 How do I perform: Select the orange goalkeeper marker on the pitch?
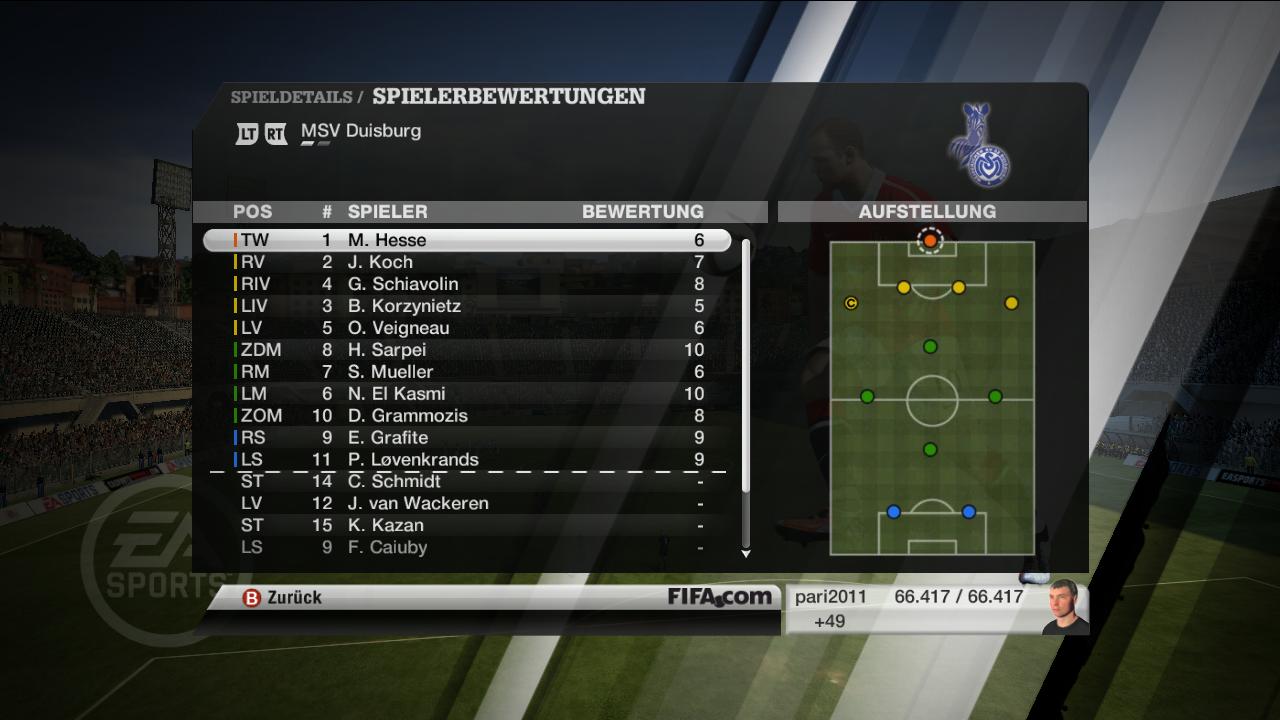click(930, 241)
